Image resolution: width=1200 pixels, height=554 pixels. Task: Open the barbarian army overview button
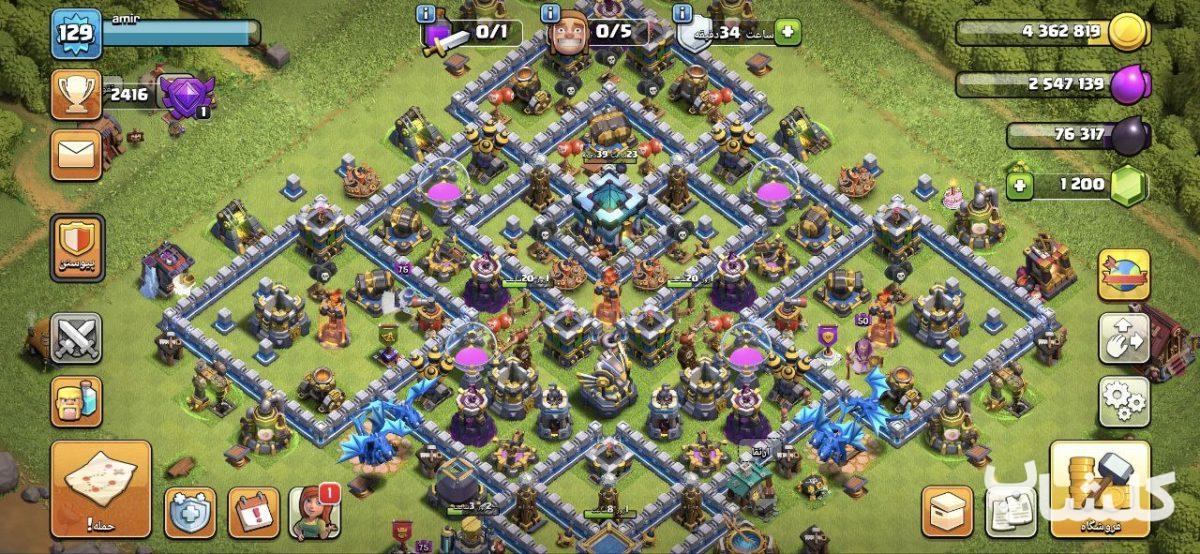coord(76,401)
